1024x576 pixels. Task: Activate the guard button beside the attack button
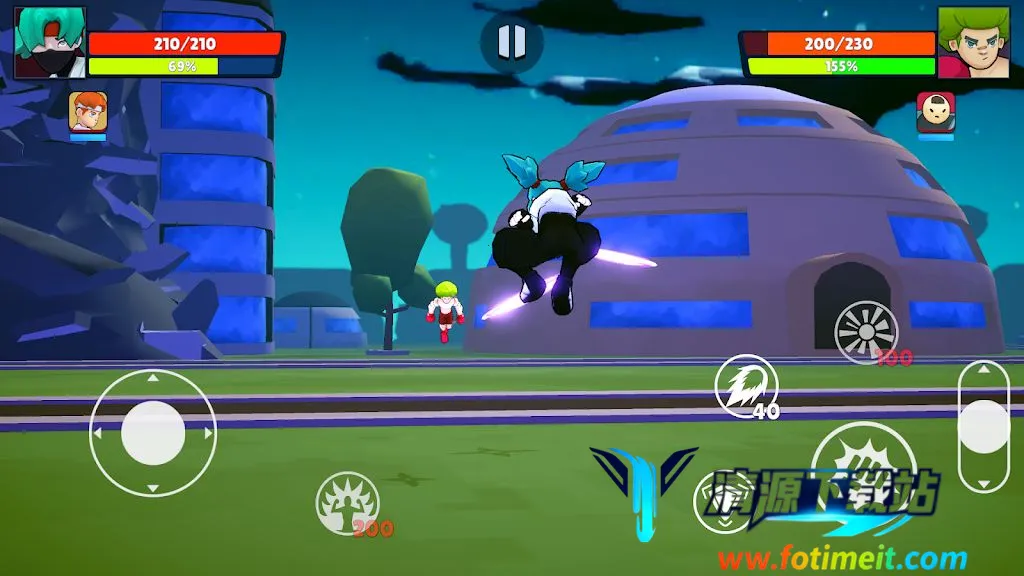[x=723, y=501]
